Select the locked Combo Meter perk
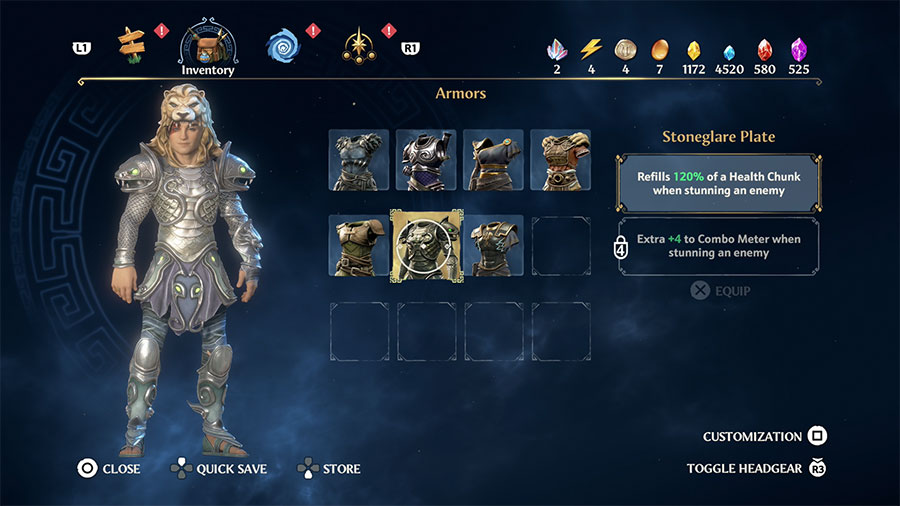This screenshot has width=900, height=506. click(x=718, y=247)
